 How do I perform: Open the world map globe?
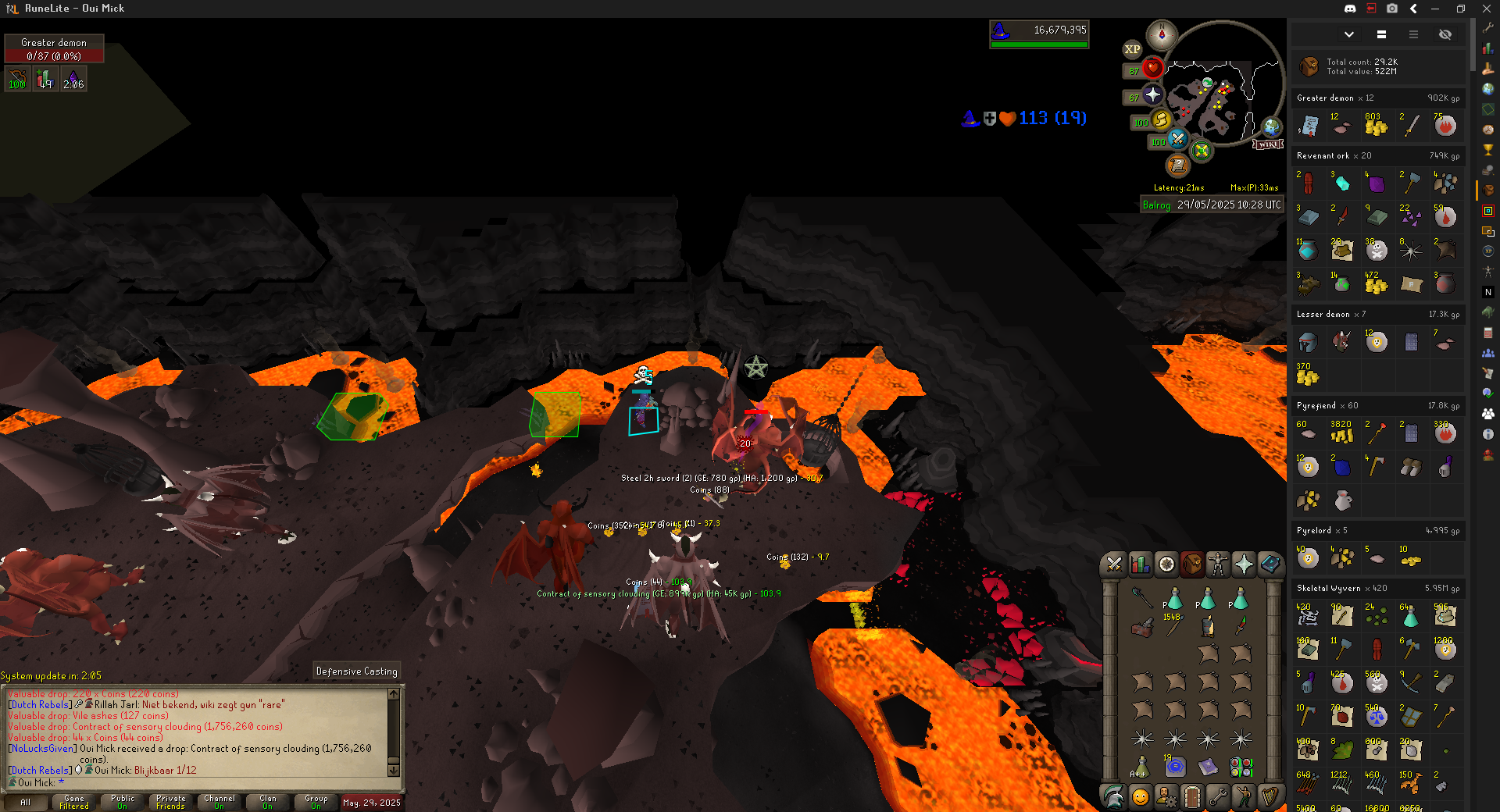[x=1272, y=126]
